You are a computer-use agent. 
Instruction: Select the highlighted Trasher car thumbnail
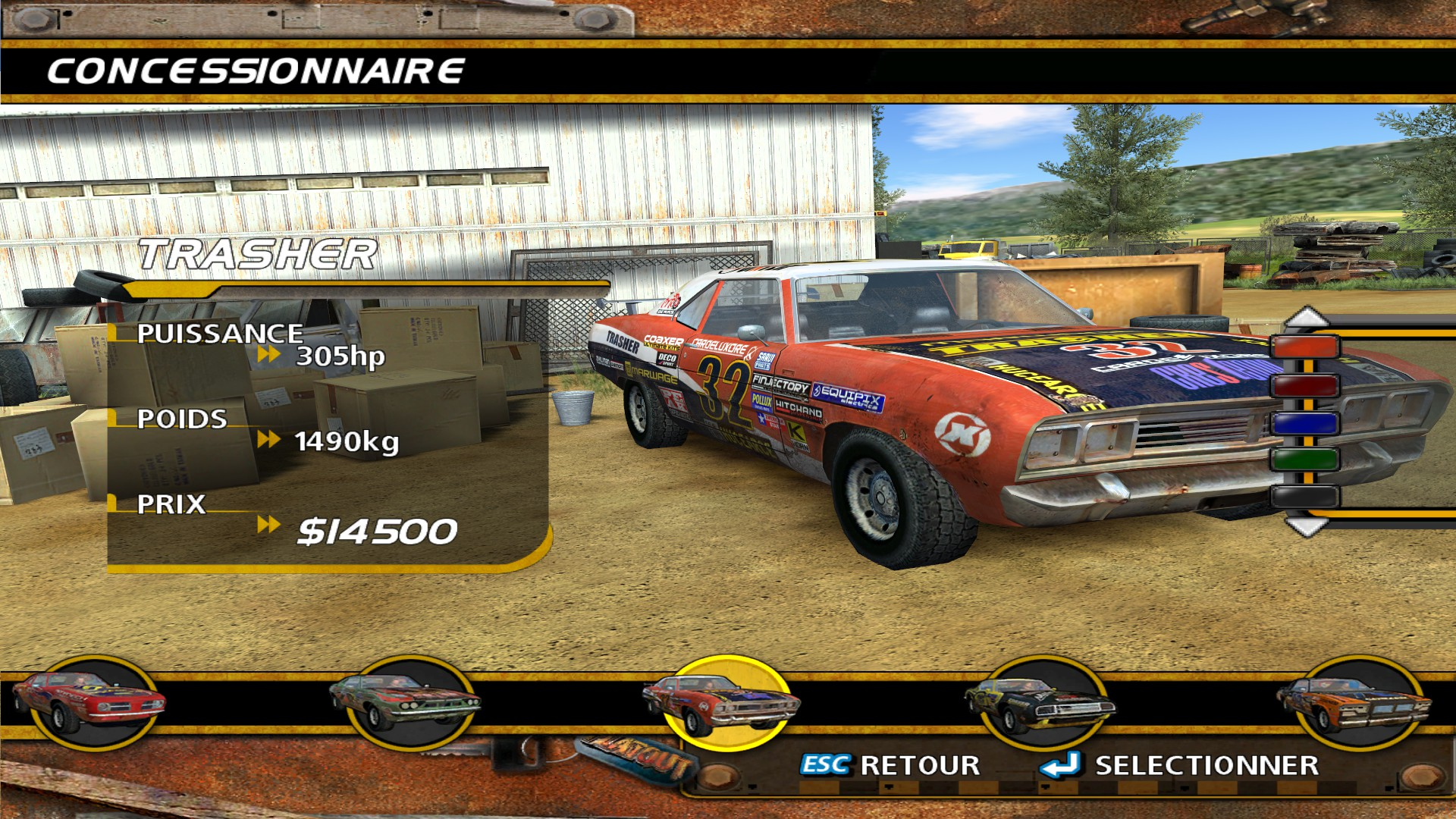click(x=723, y=702)
